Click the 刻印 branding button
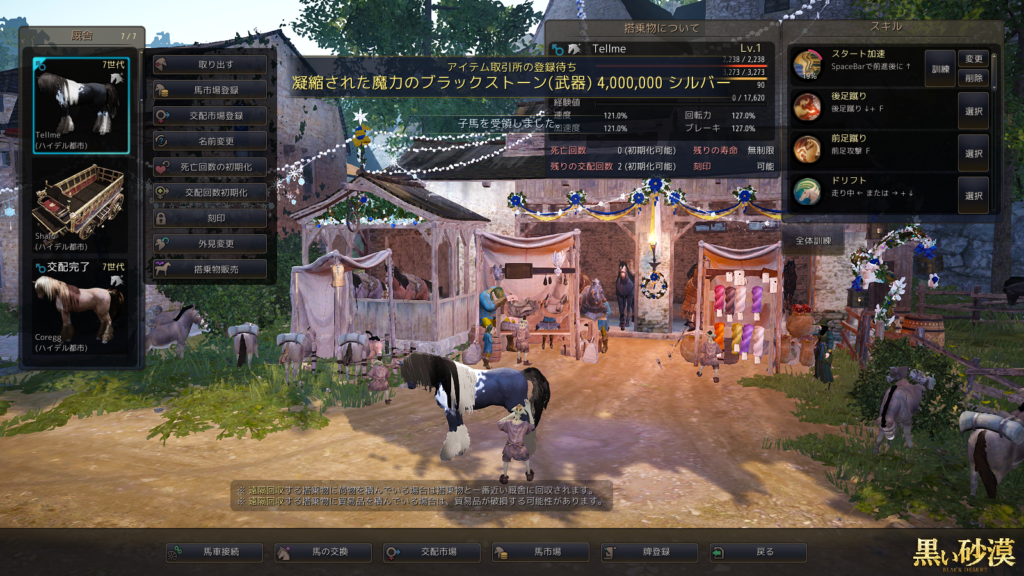 click(x=210, y=218)
